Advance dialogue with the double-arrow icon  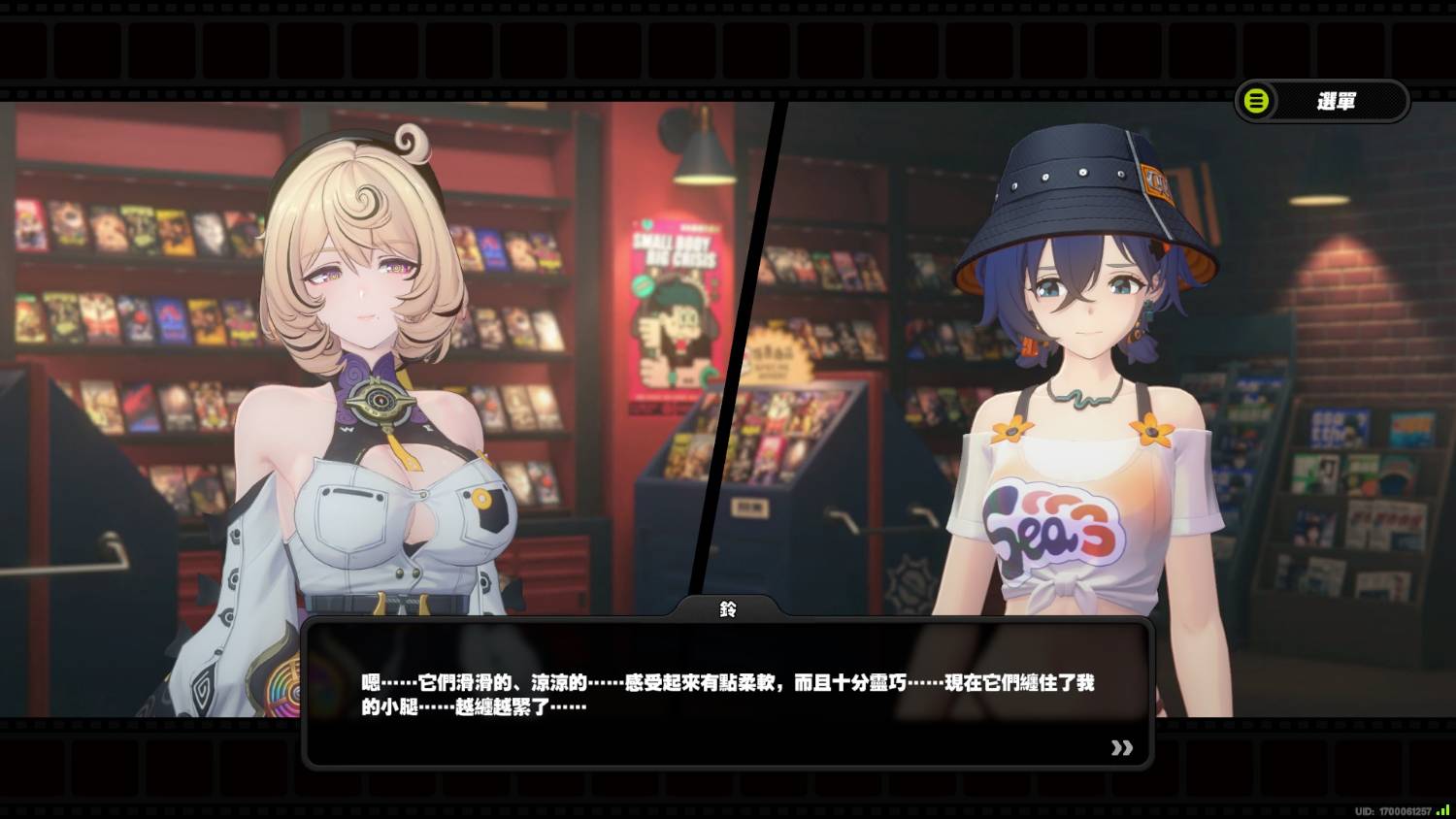pos(1121,747)
